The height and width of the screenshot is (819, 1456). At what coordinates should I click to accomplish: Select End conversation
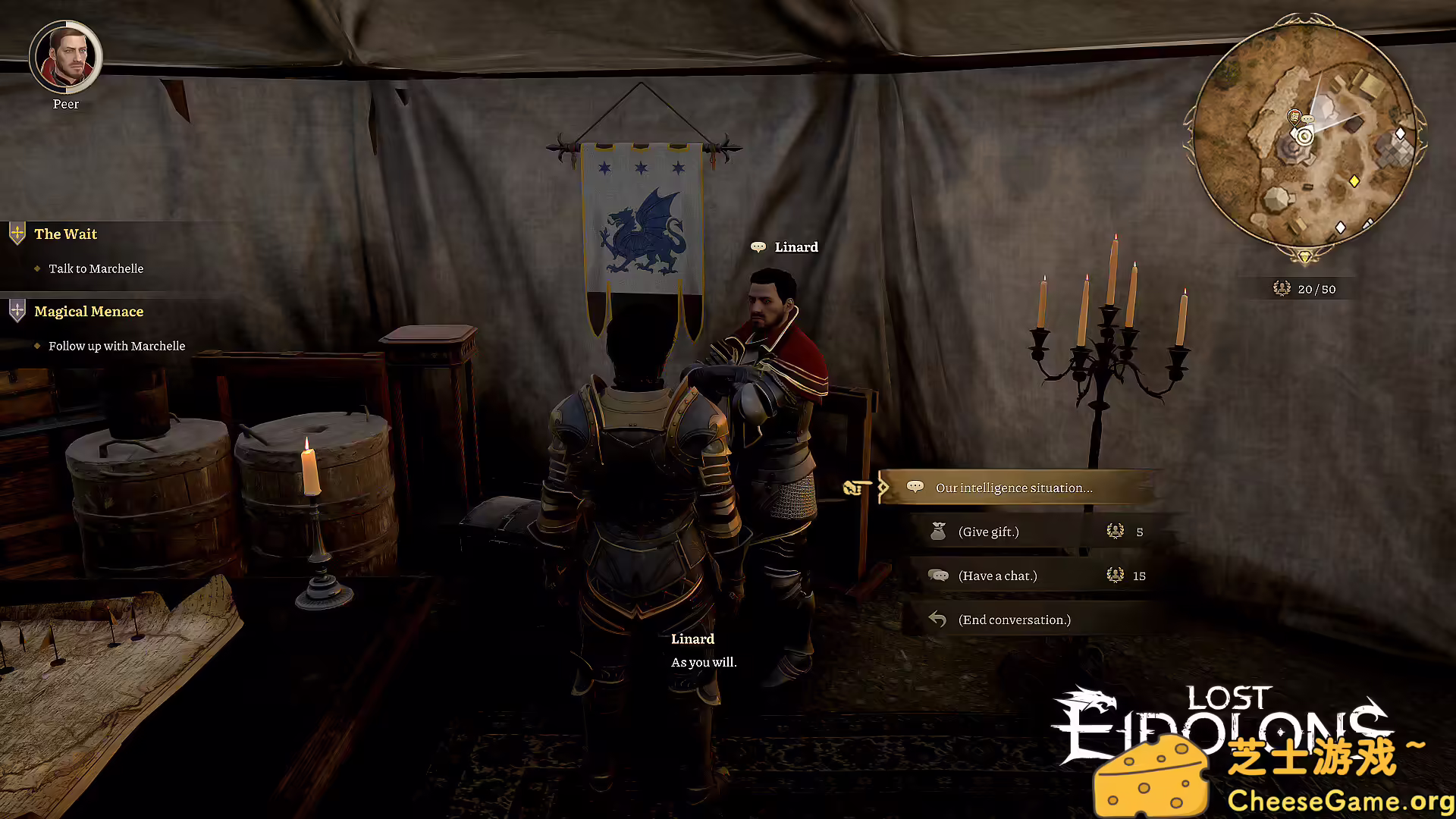[1014, 620]
